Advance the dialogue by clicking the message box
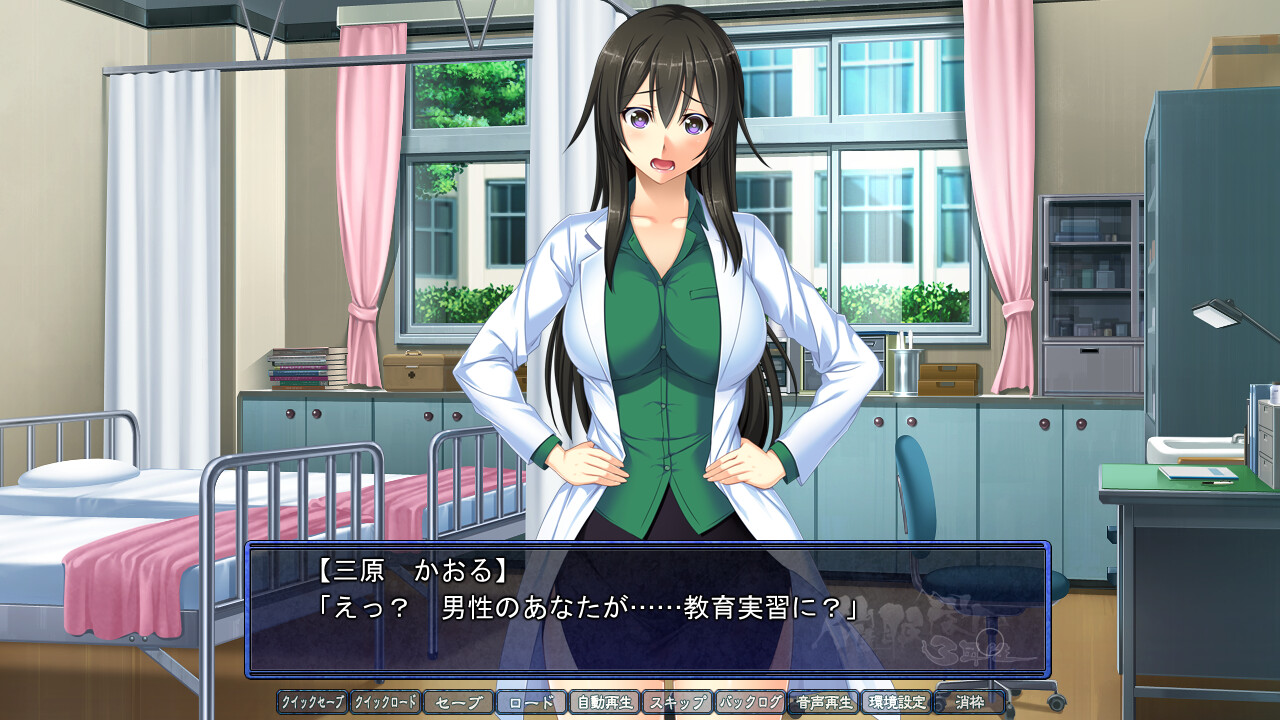This screenshot has width=1280, height=720. [648, 610]
